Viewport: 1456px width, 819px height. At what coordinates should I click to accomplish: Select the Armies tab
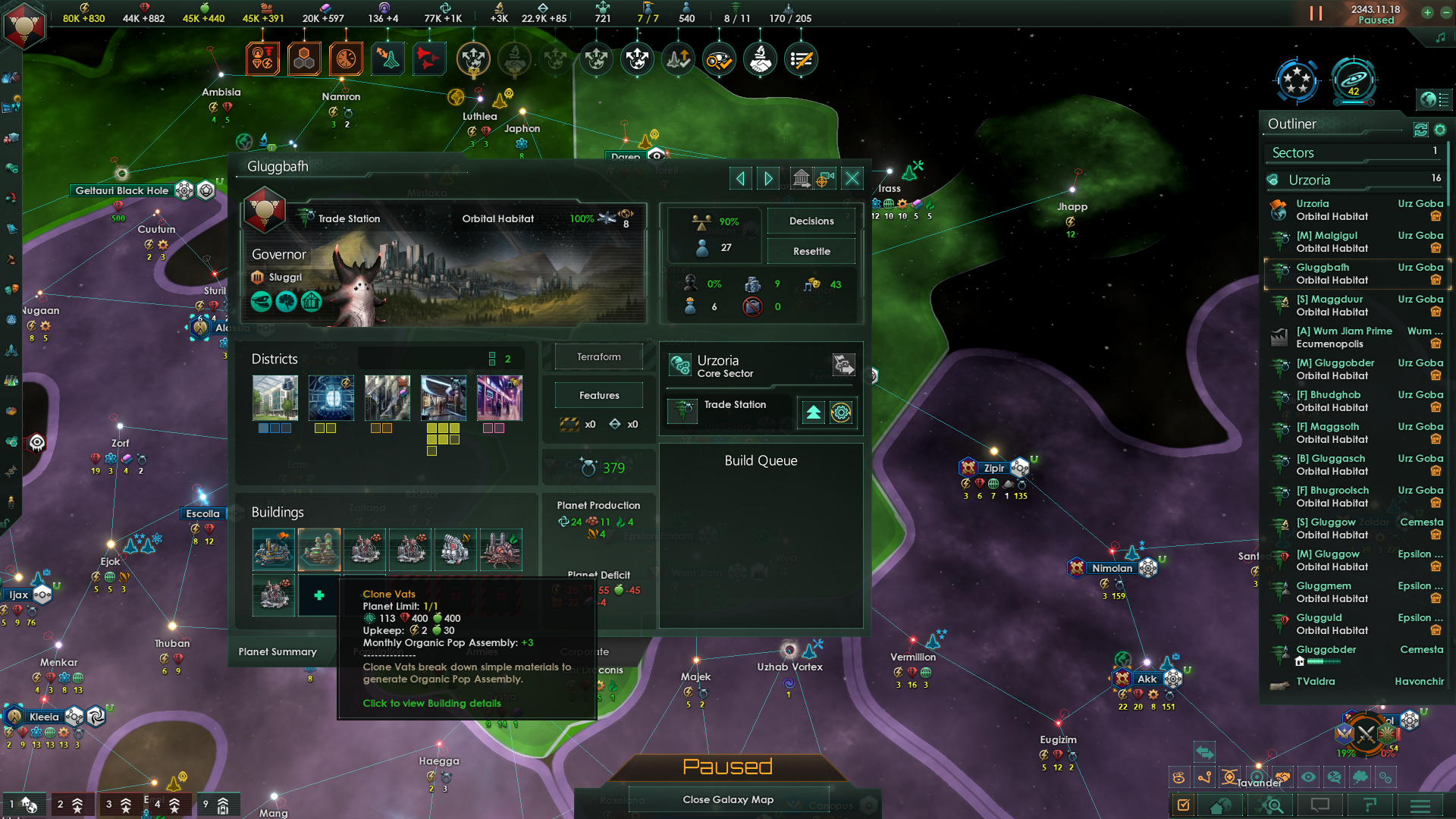tap(482, 651)
